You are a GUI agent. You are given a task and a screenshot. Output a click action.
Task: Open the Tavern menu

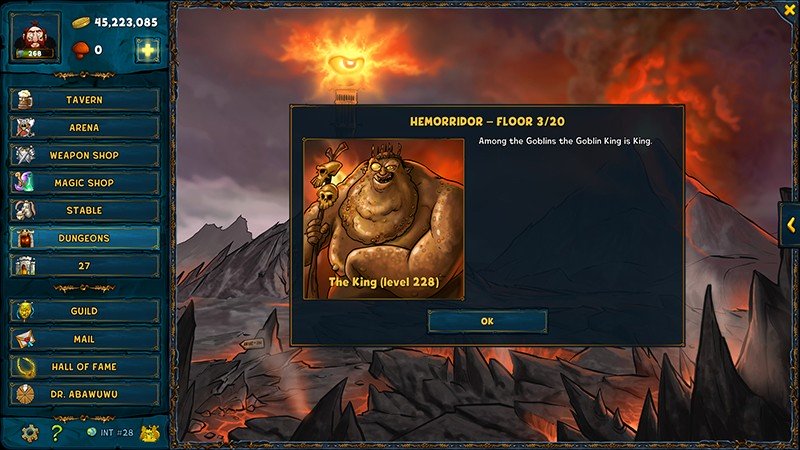(84, 100)
